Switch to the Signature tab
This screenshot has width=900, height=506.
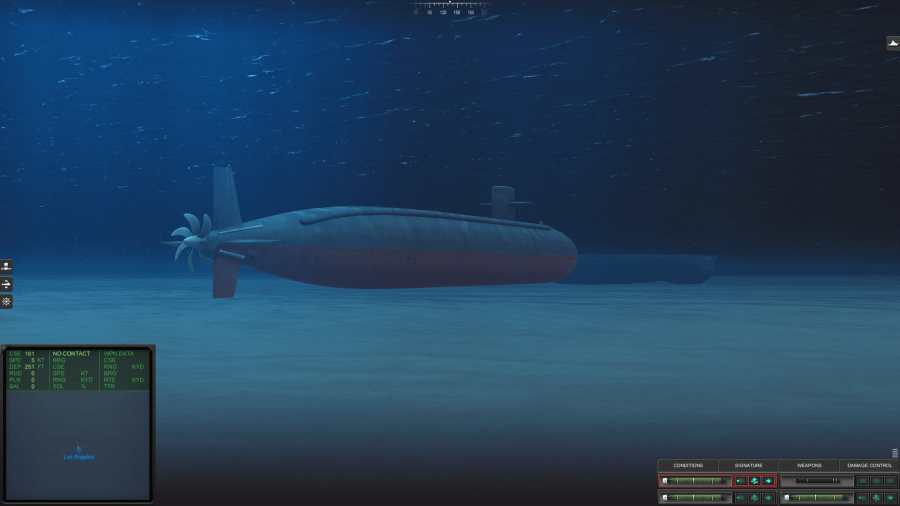748,465
